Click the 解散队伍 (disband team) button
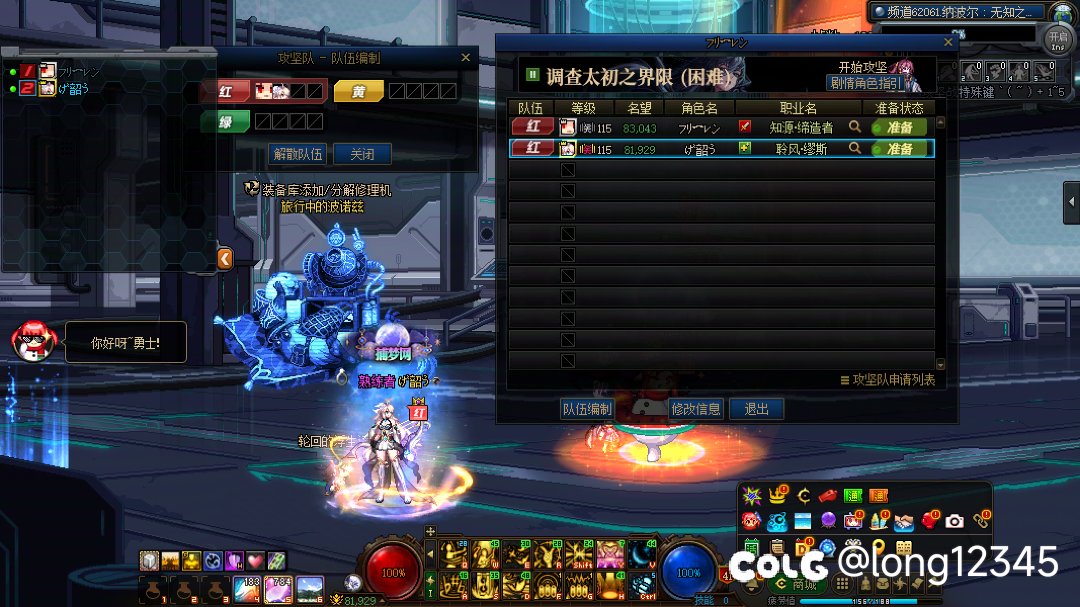The image size is (1080, 607). [298, 154]
